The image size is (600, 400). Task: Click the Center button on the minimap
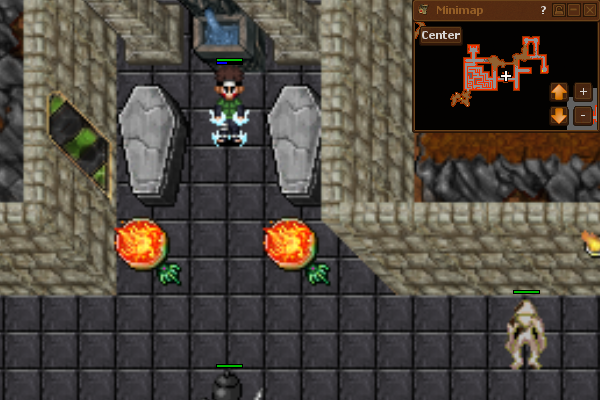pyautogui.click(x=440, y=36)
